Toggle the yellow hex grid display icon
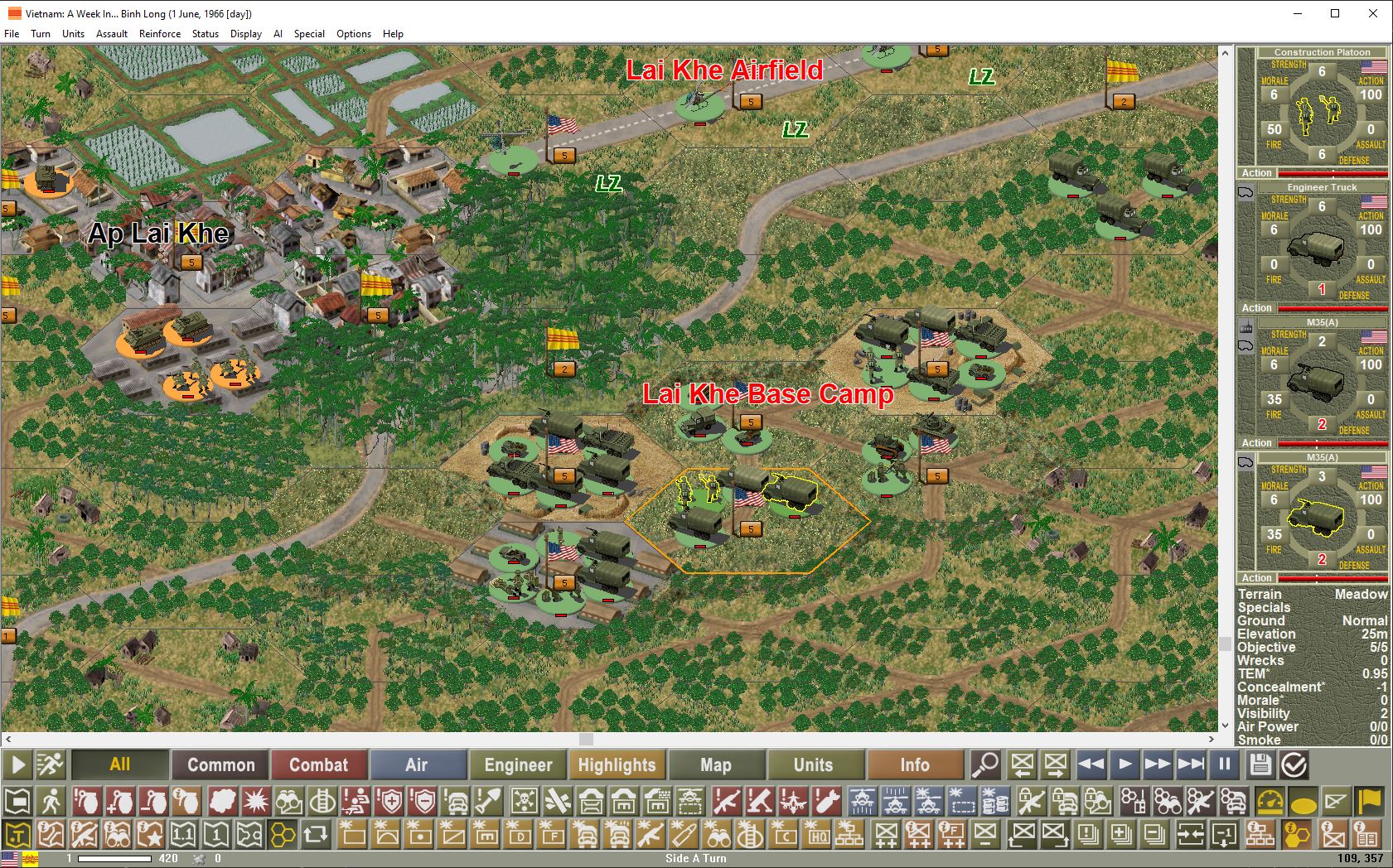Viewport: 1393px width, 868px height. (x=282, y=833)
